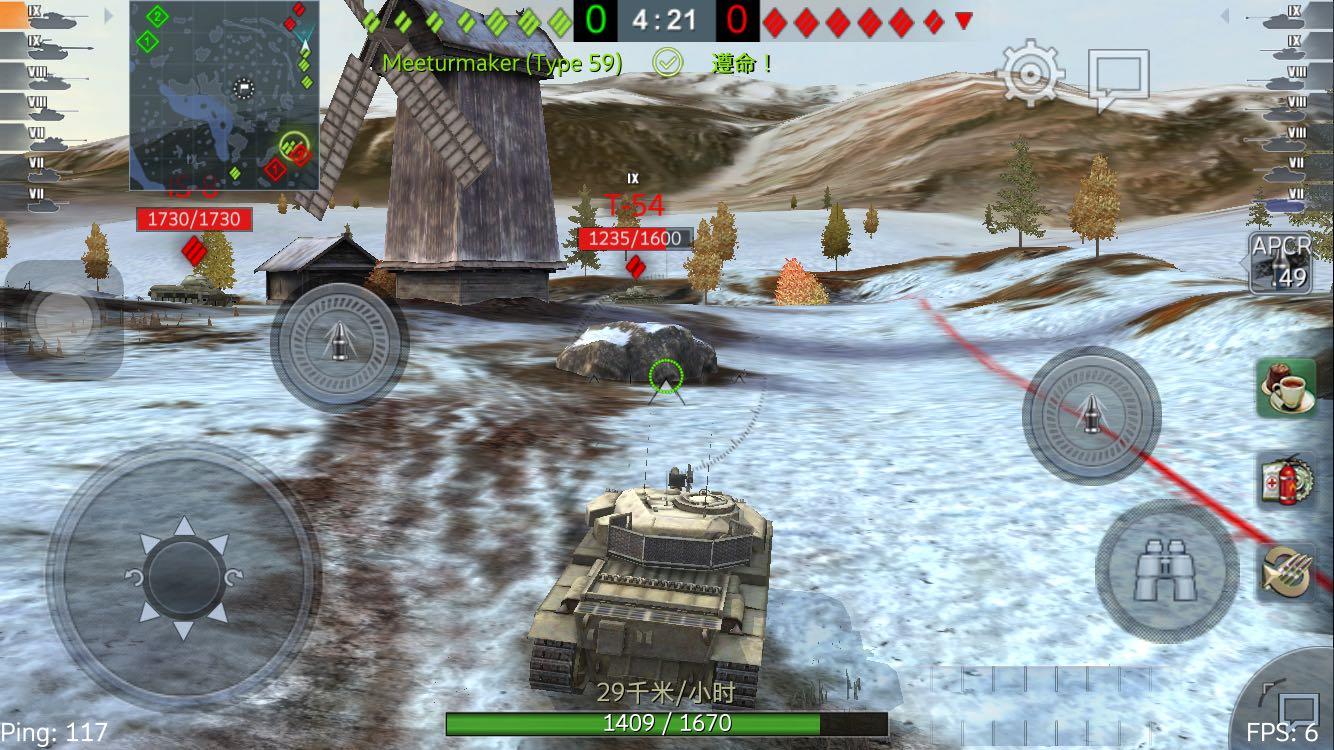
Task: Use the chocolate and tea consumable
Action: [x=1287, y=388]
